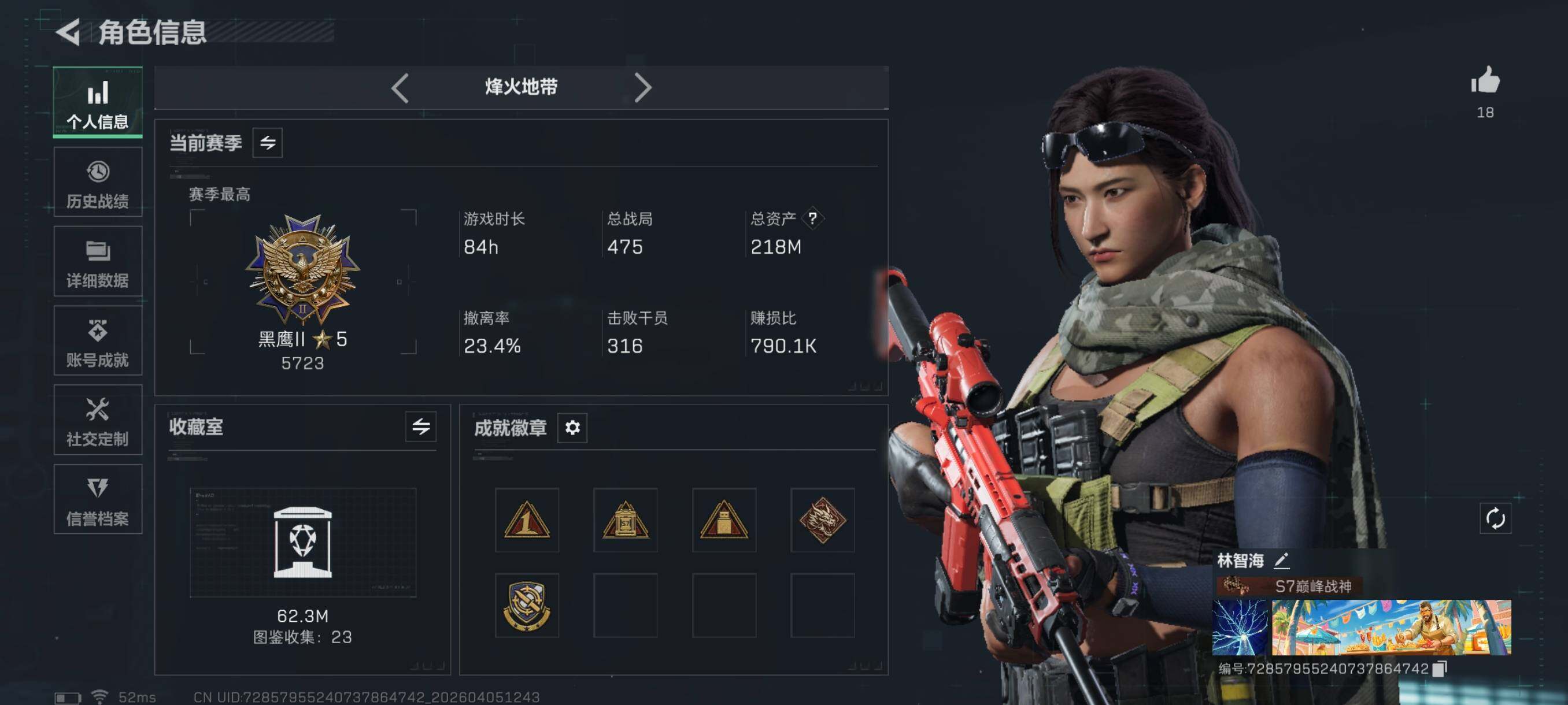Give a thumbs-up like to this profile

[1485, 81]
